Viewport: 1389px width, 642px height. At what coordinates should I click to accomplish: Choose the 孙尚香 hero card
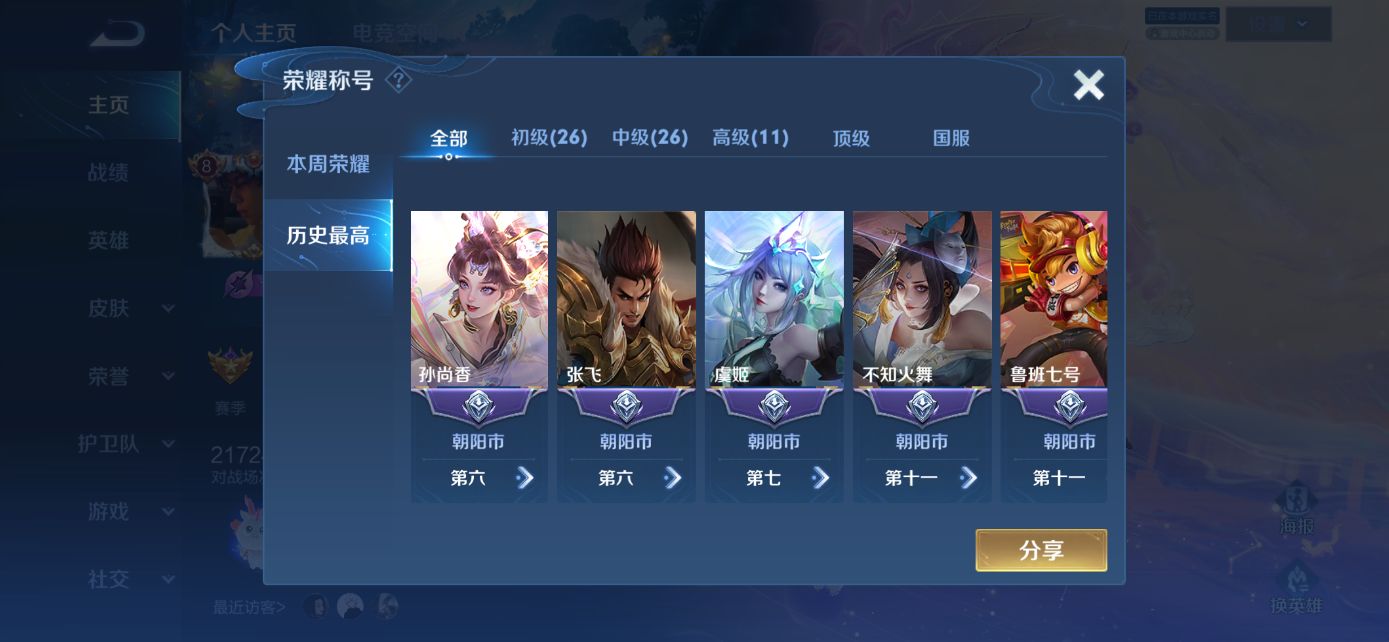(479, 300)
